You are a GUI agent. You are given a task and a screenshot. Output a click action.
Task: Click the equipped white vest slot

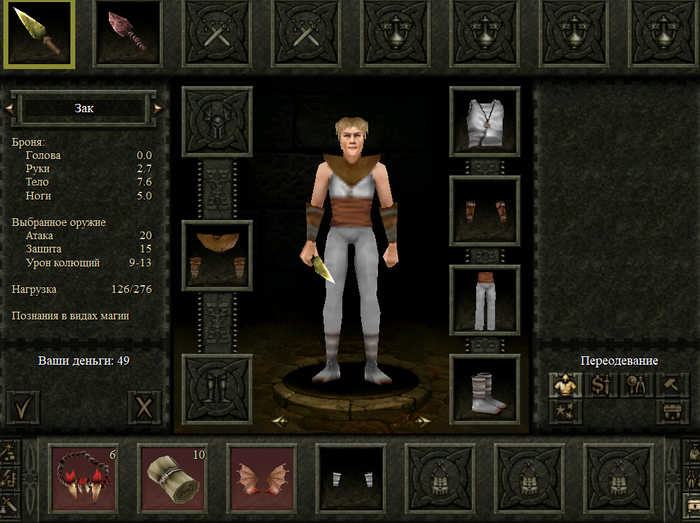pos(485,122)
